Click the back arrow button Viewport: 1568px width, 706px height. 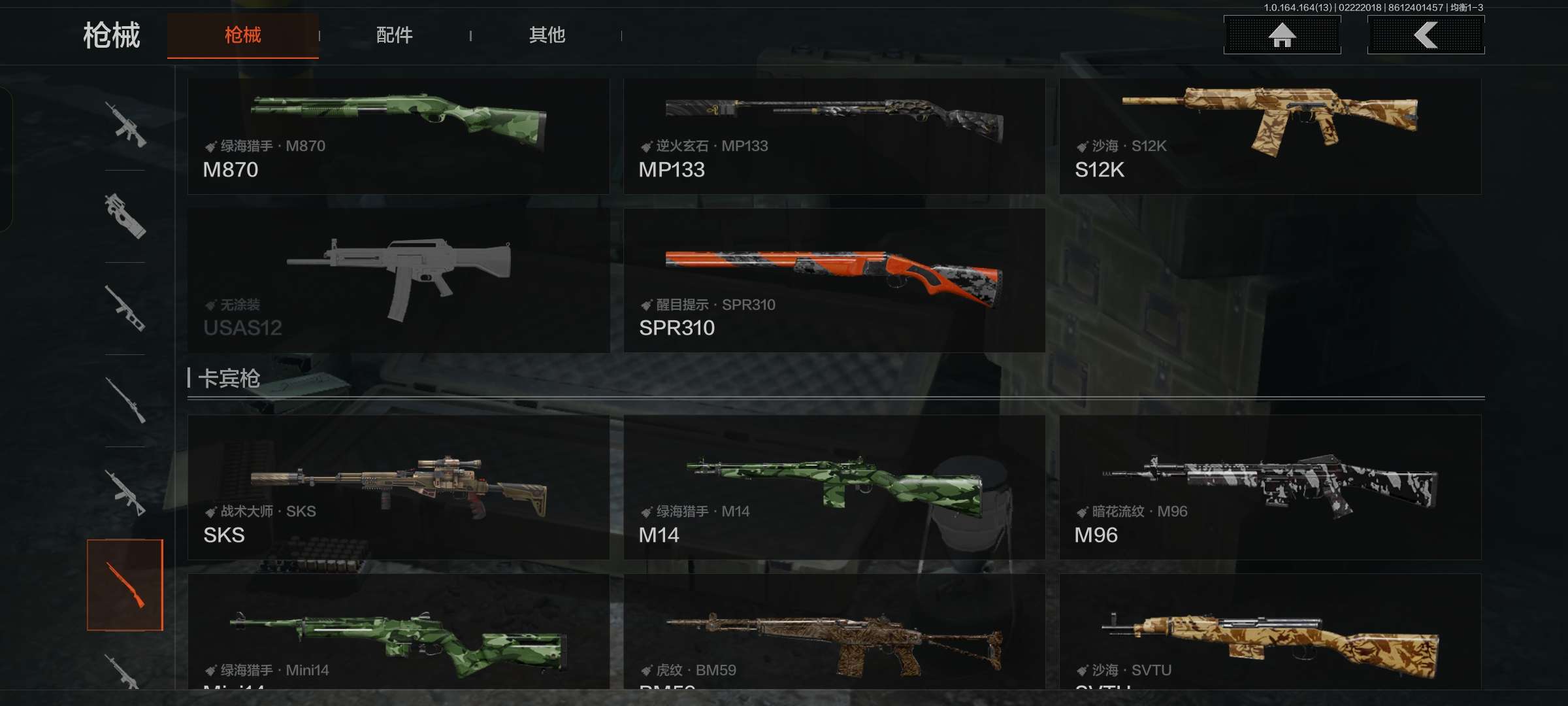[x=1426, y=35]
